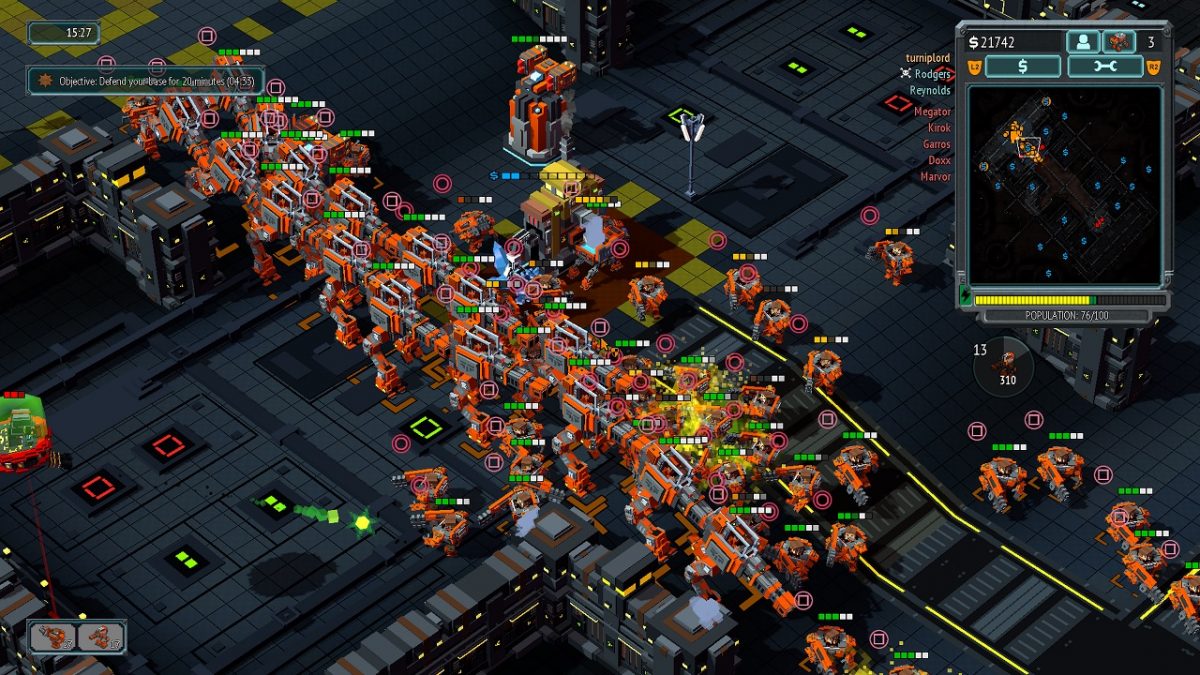
Task: Click the green lightning power icon
Action: (965, 297)
